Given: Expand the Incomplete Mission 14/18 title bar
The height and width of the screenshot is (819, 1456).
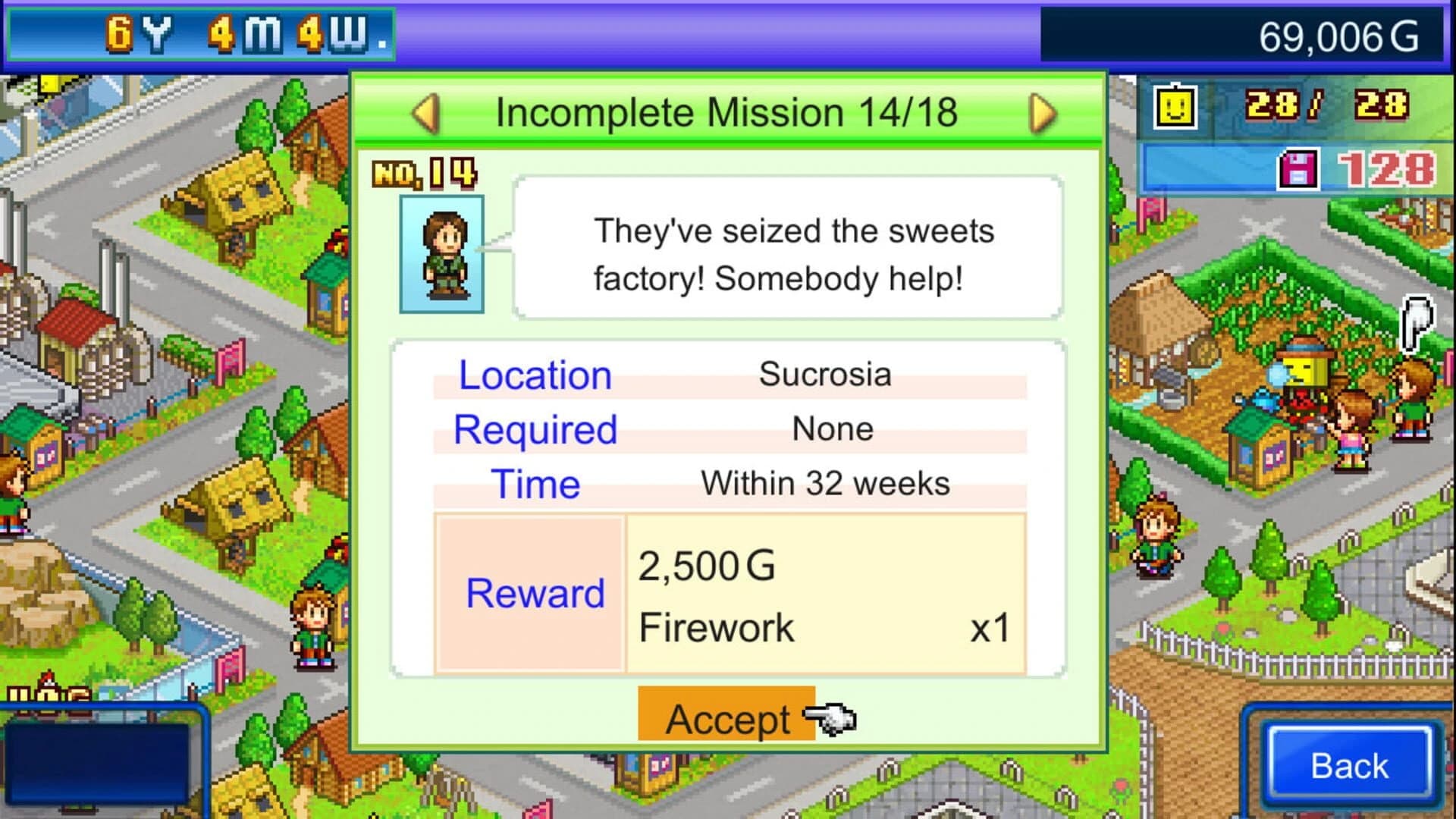Looking at the screenshot, I should 730,112.
